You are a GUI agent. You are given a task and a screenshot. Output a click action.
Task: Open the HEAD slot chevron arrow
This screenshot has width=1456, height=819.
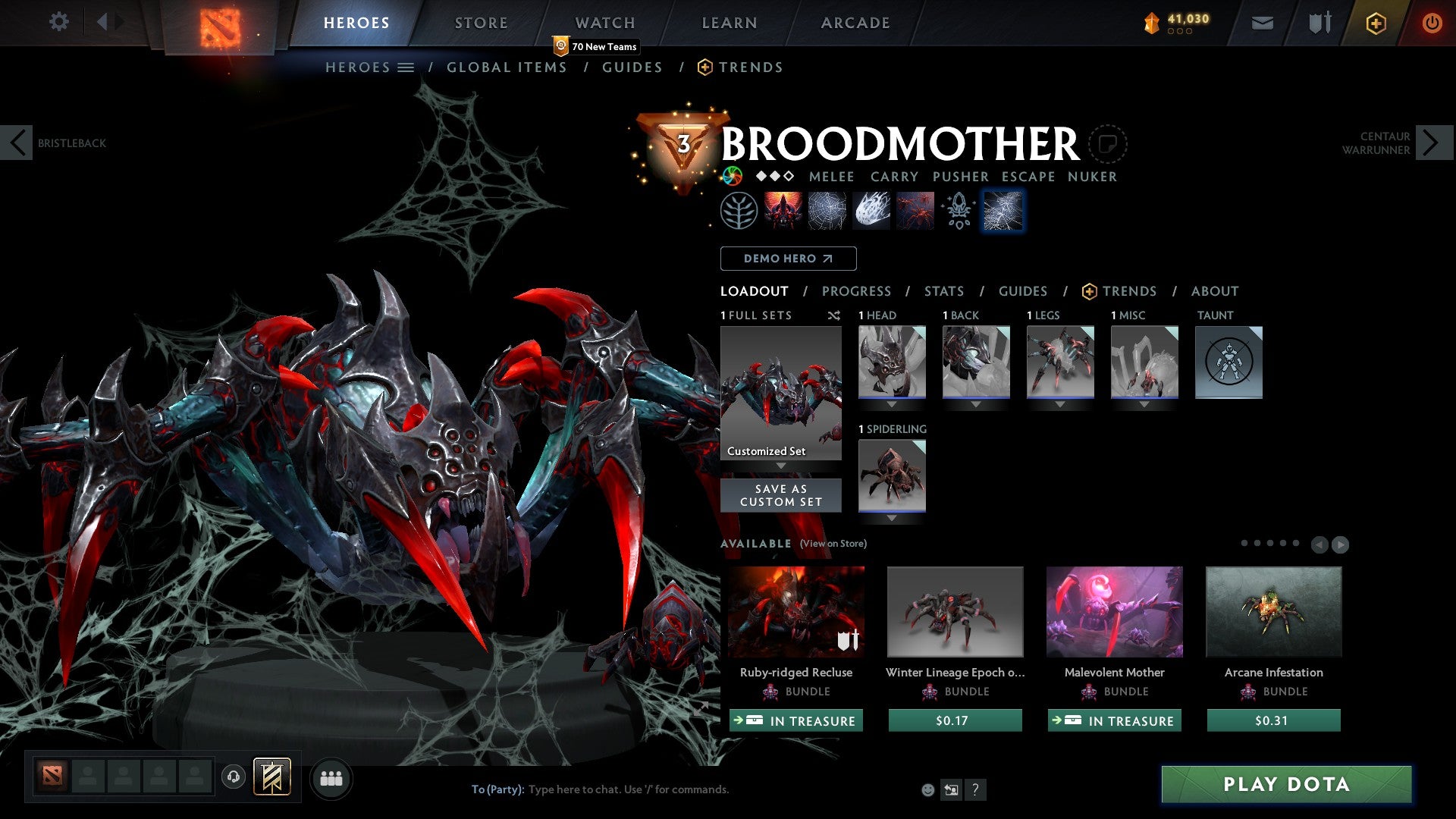tap(892, 404)
